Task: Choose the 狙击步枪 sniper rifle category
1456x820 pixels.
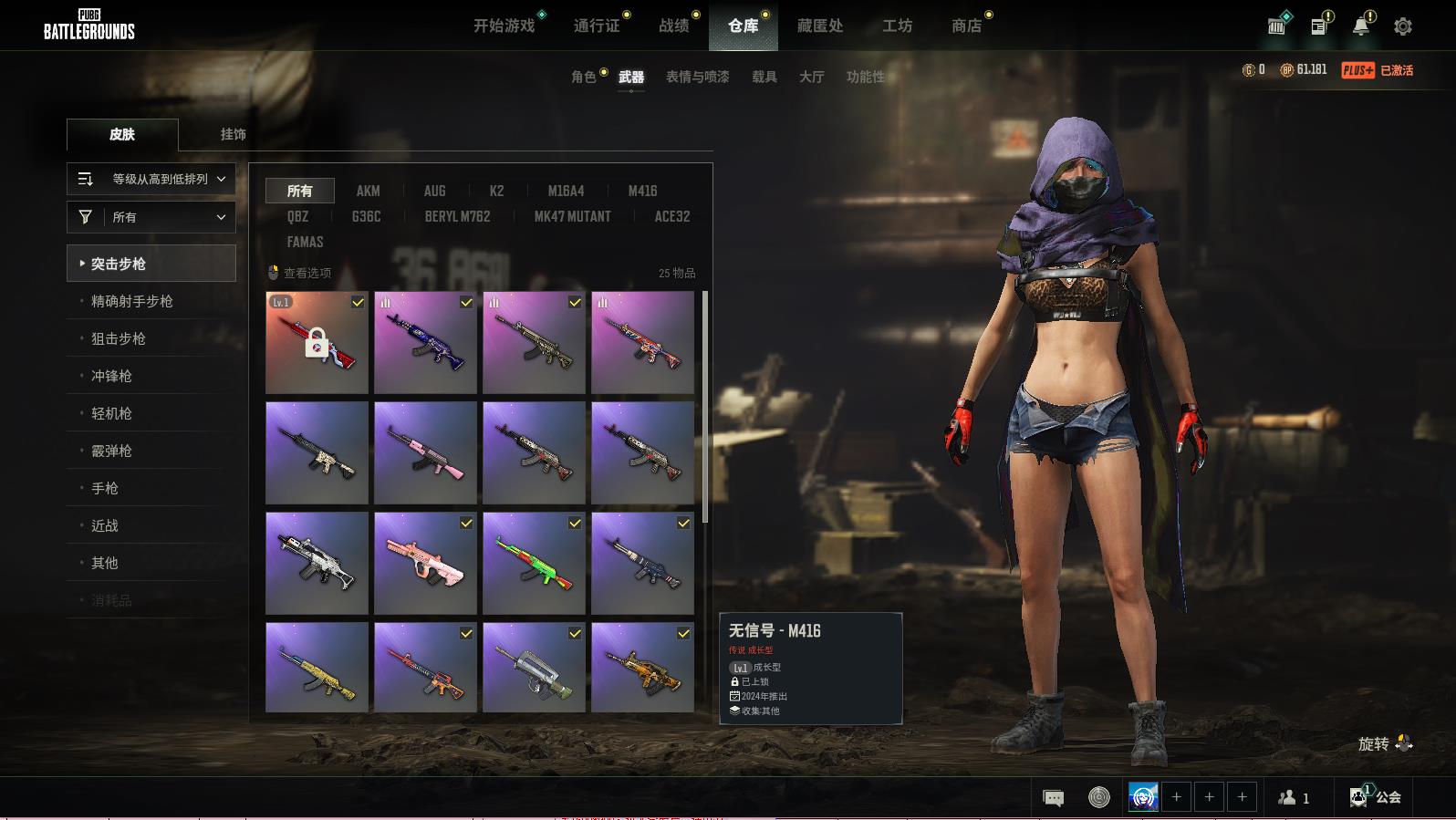Action: pos(119,338)
